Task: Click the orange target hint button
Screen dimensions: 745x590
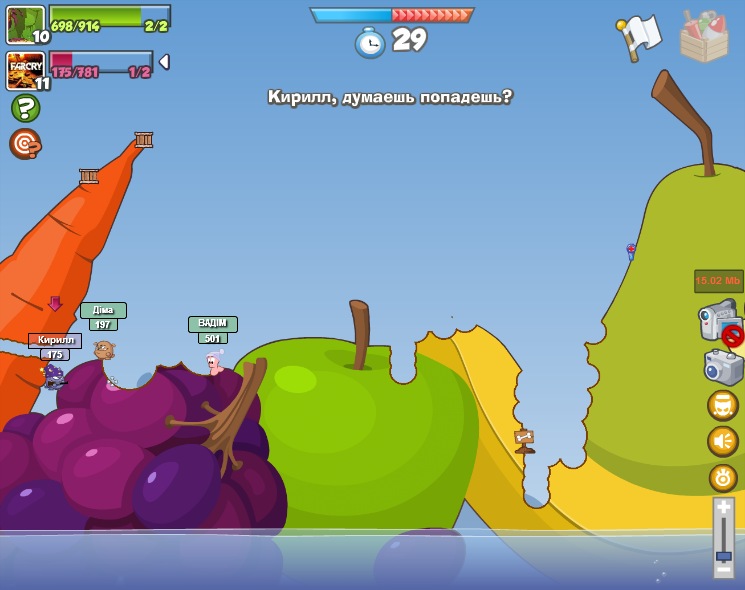Action: click(x=25, y=144)
